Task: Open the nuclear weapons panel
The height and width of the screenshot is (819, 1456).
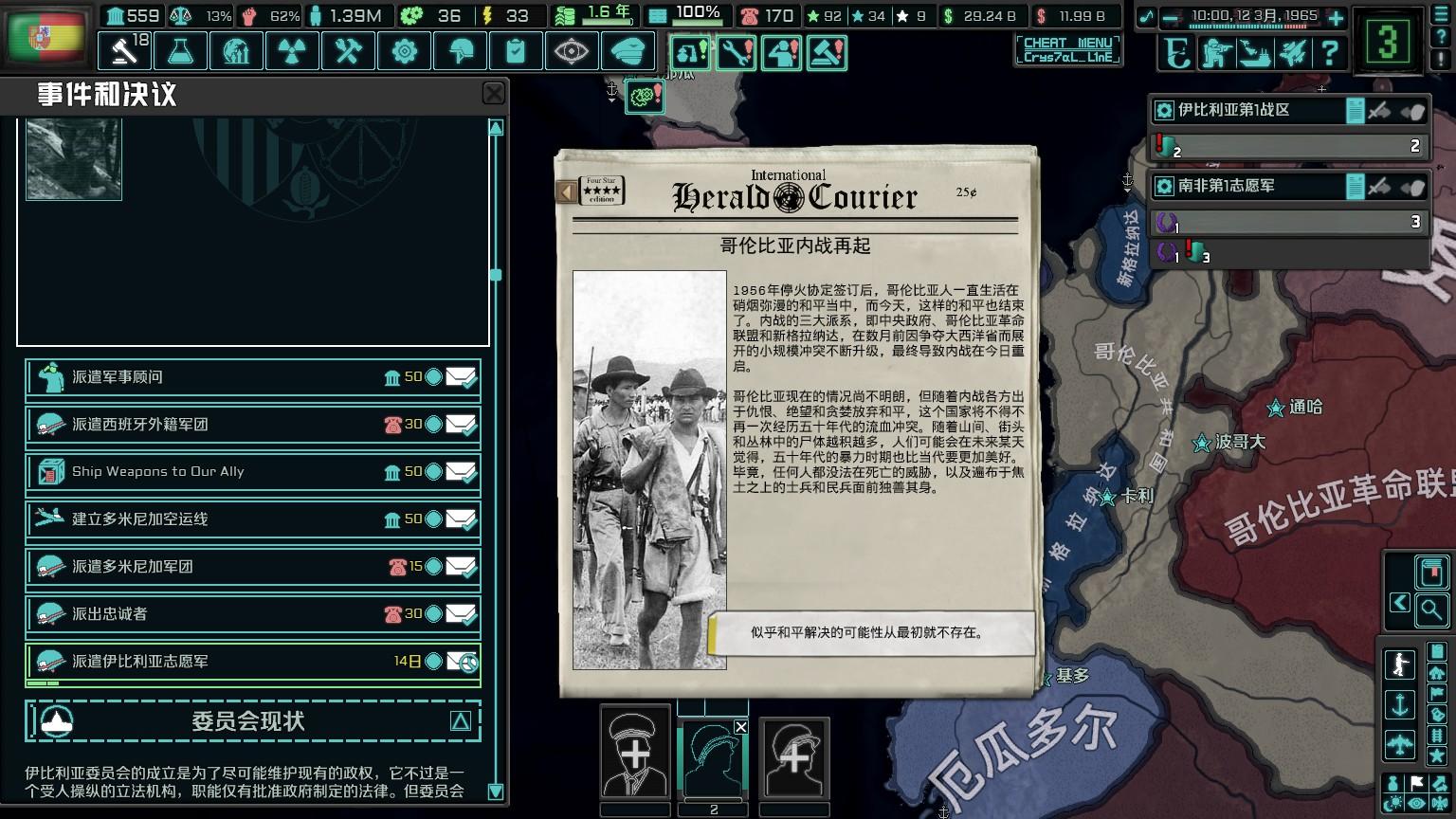Action: tap(292, 51)
